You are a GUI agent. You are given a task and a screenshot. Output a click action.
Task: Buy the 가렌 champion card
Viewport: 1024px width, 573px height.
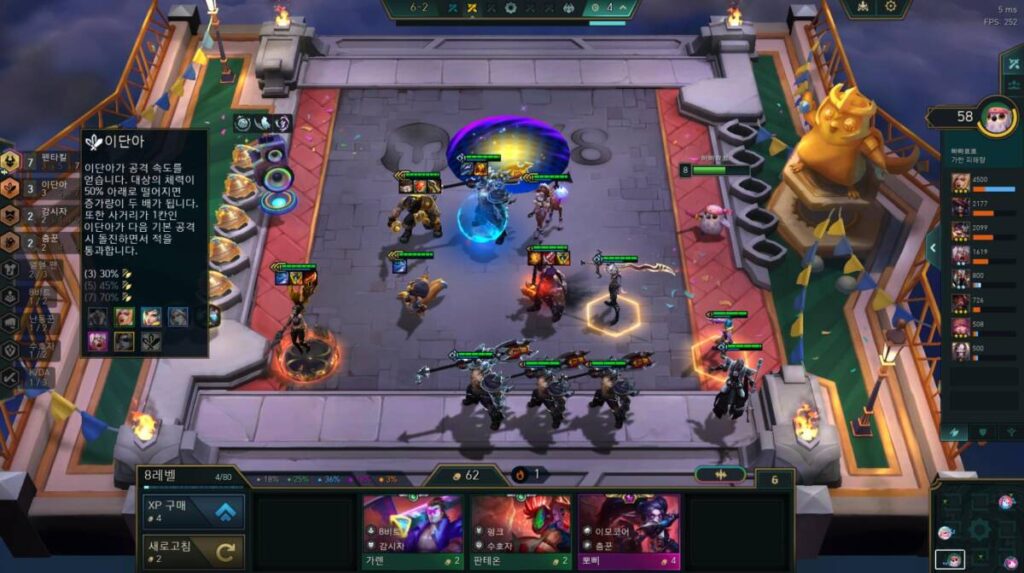point(412,530)
